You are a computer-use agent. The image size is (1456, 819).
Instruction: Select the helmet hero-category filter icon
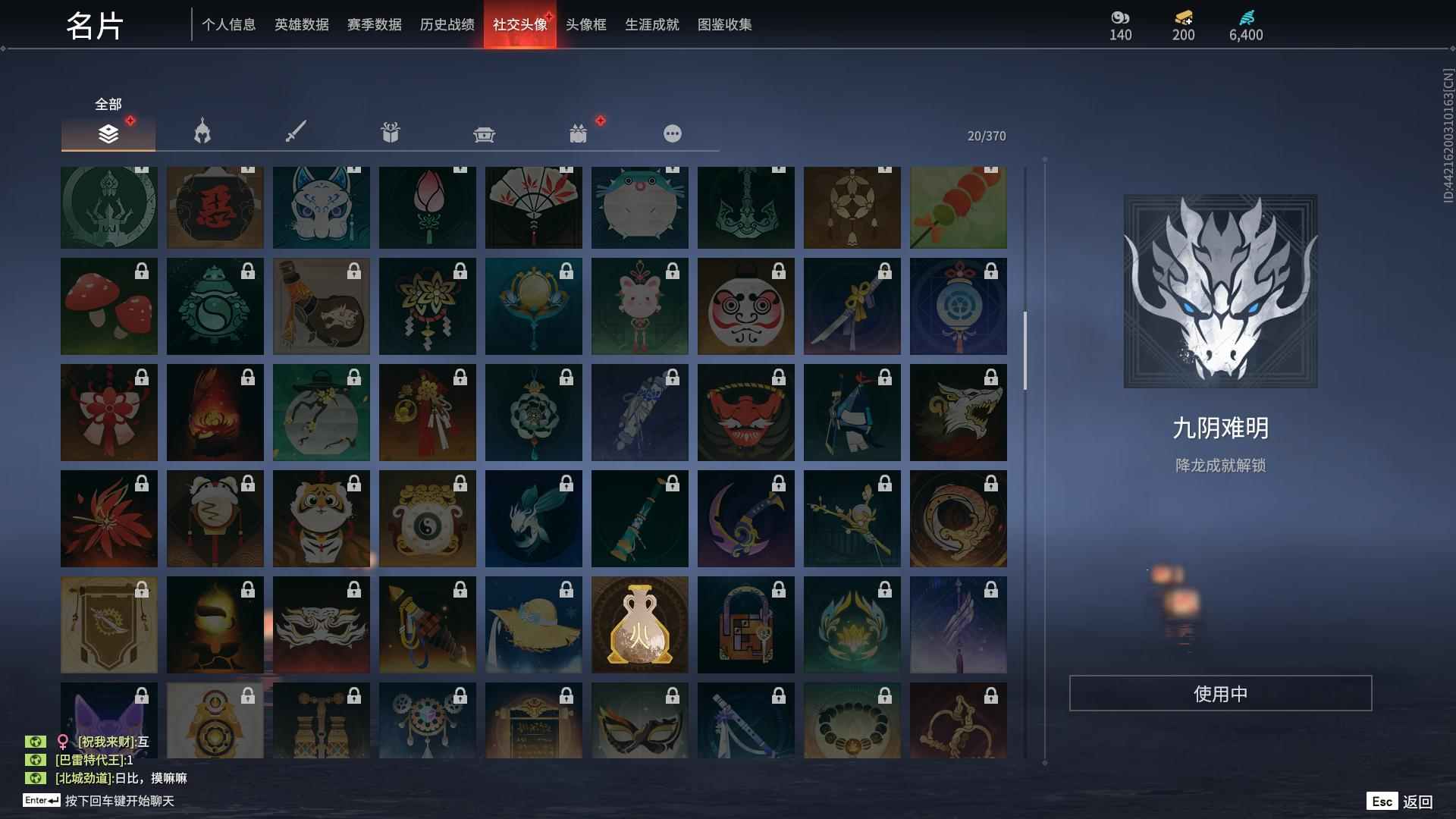201,132
